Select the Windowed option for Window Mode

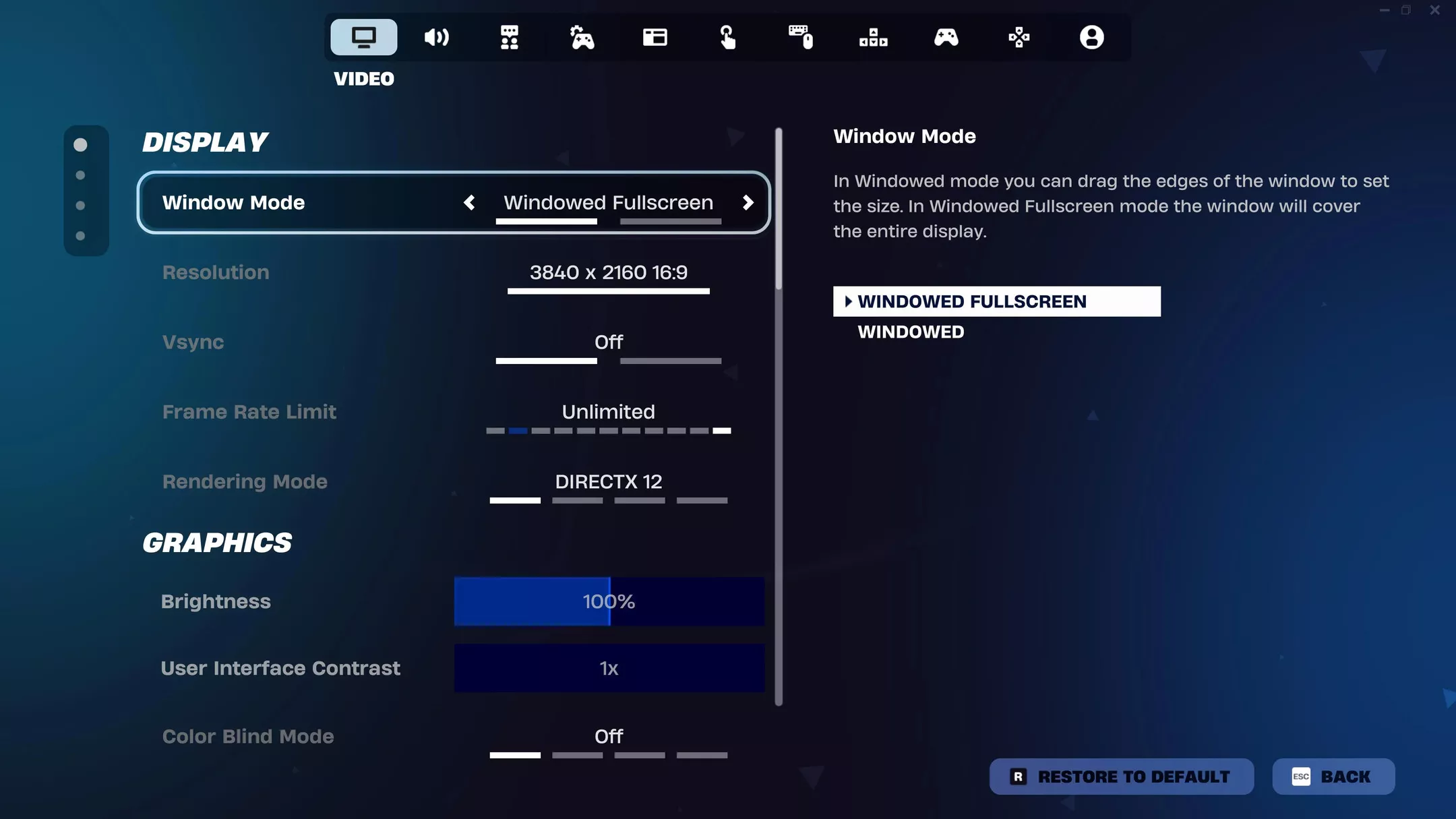pyautogui.click(x=910, y=331)
